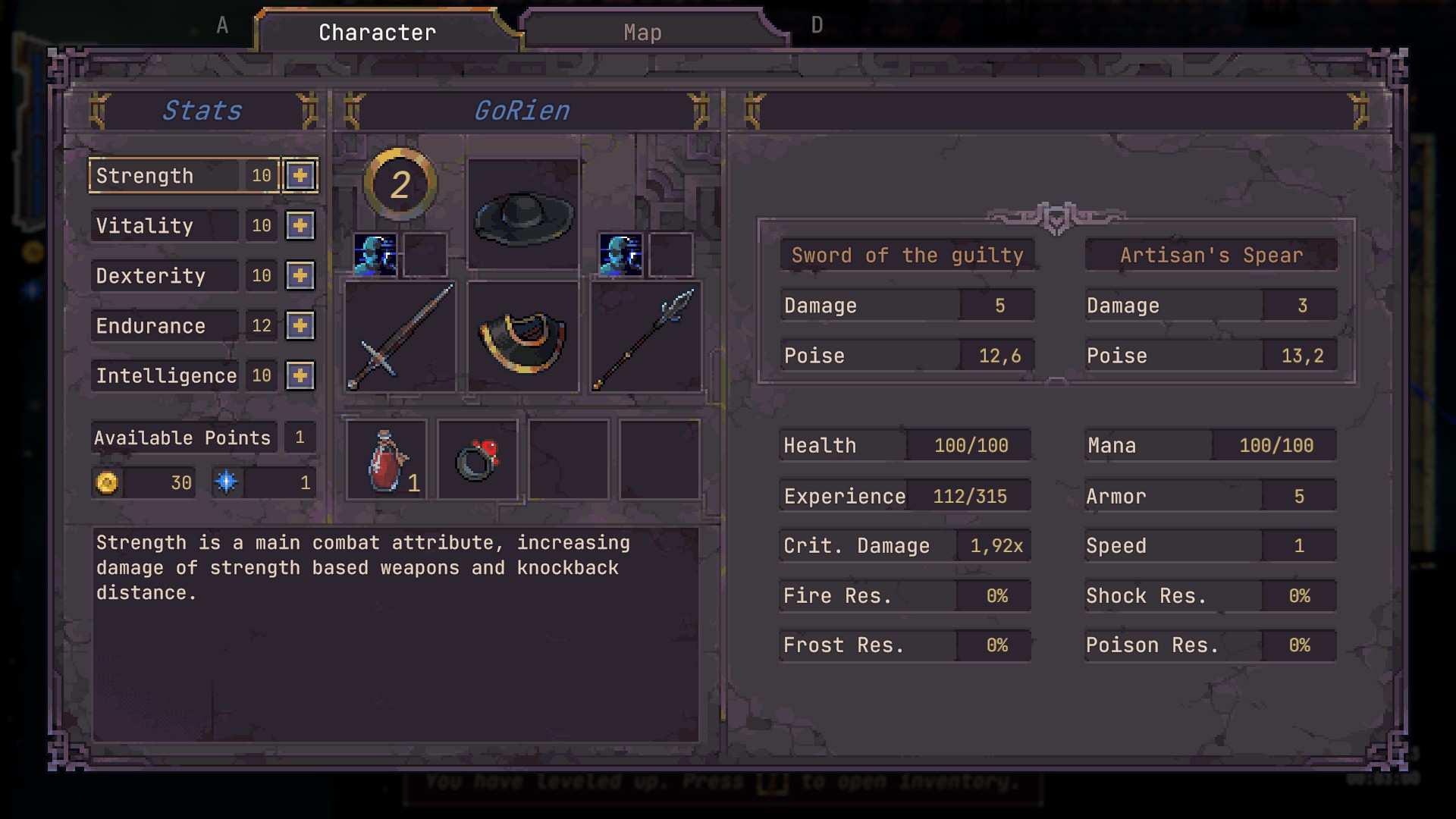Viewport: 1456px width, 819px height.
Task: Click the plus button beside Endurance
Action: click(300, 326)
